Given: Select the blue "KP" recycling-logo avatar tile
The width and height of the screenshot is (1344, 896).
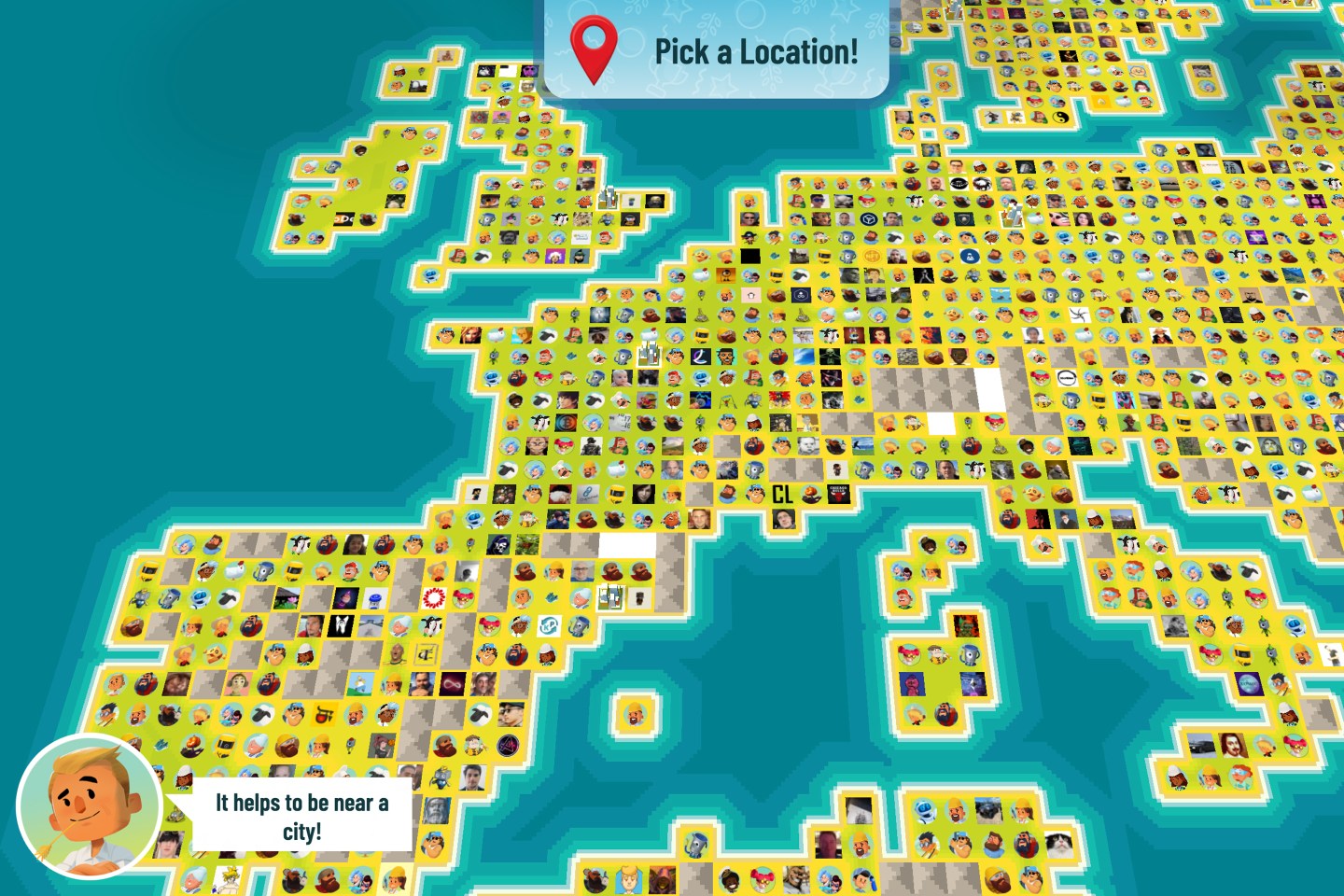Looking at the screenshot, I should pyautogui.click(x=550, y=626).
